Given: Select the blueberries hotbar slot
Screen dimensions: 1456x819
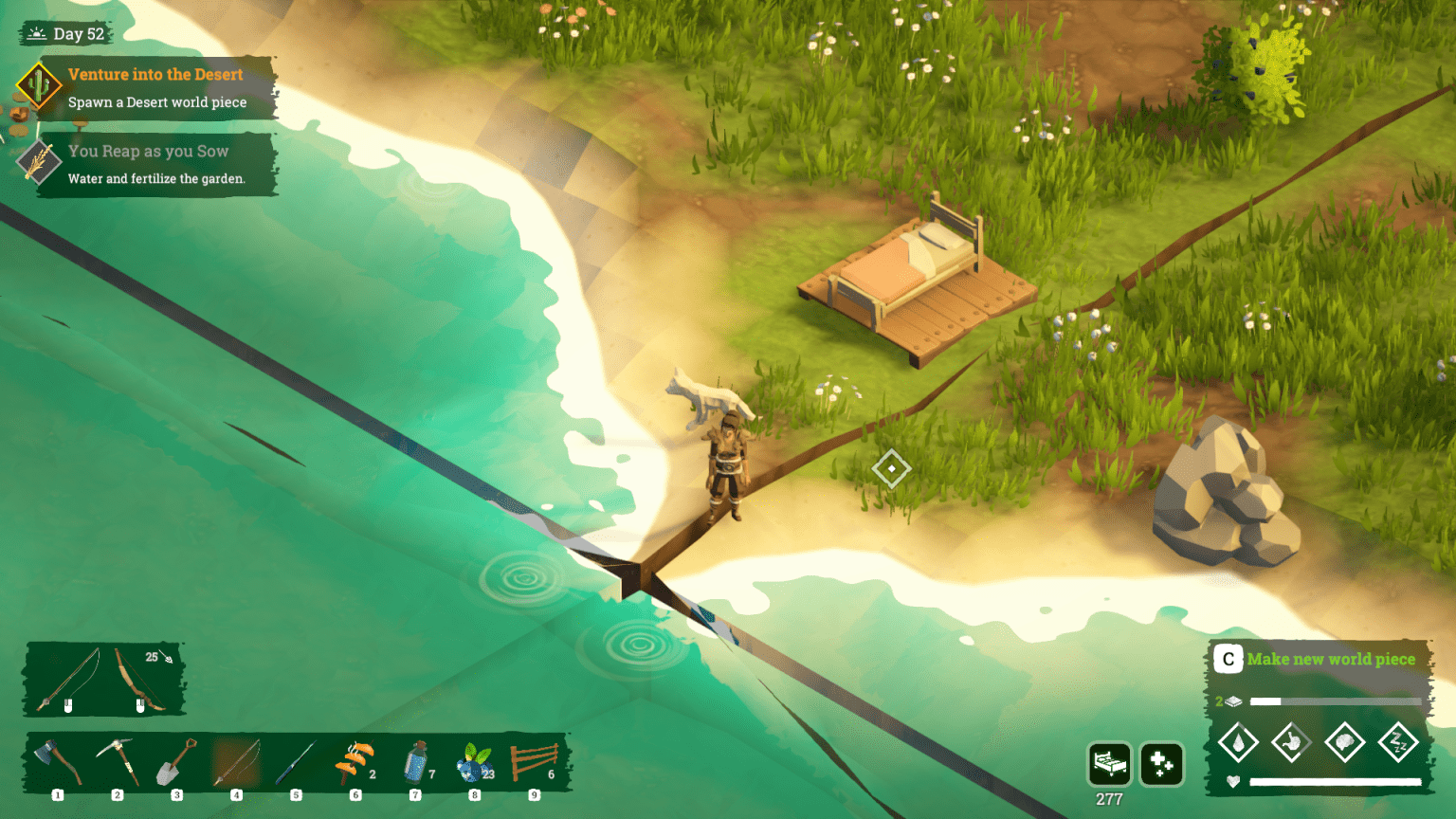Looking at the screenshot, I should point(475,762).
